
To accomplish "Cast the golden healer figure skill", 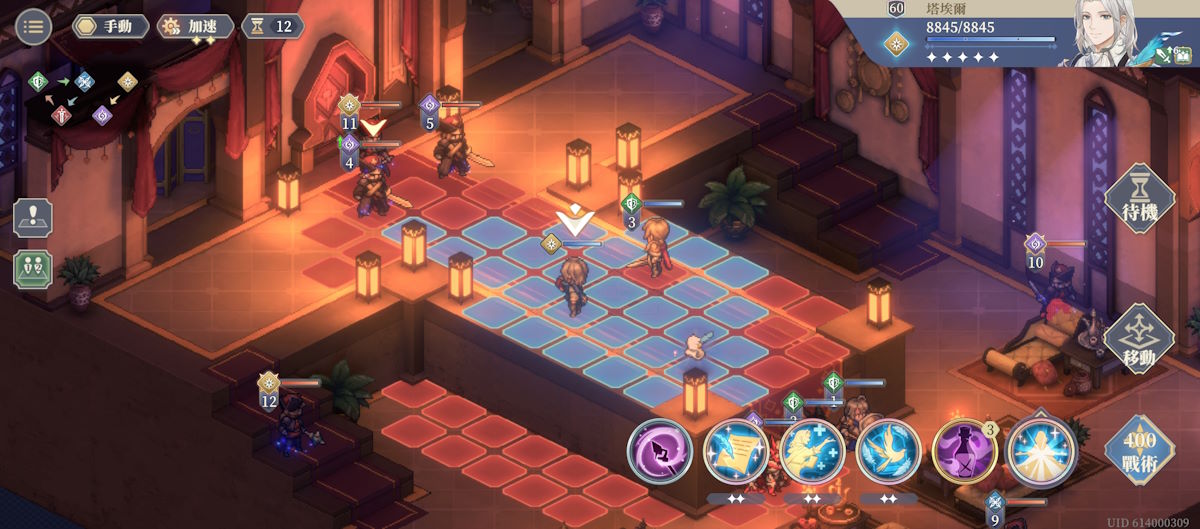I will [x=812, y=452].
